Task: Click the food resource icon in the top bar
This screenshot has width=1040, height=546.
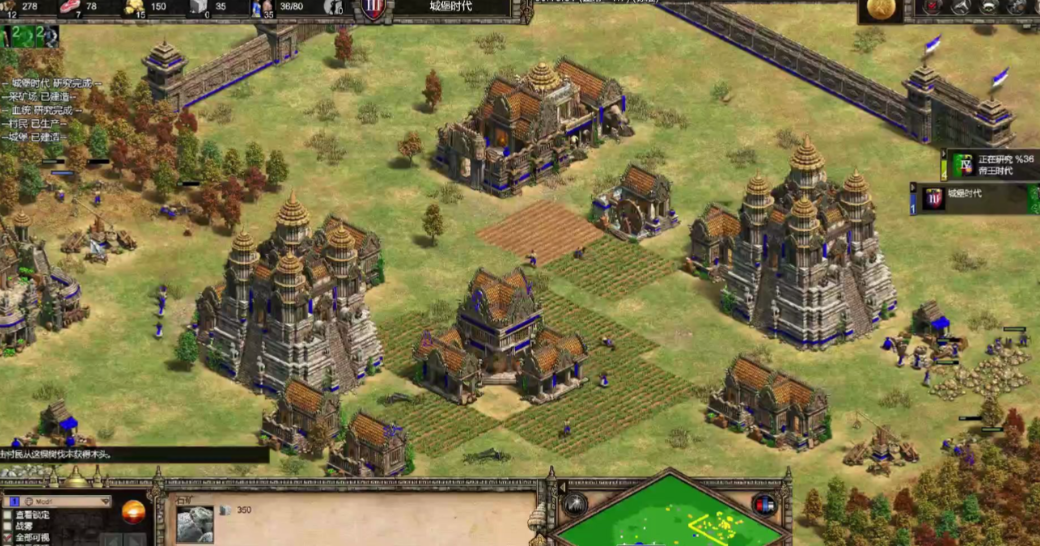Action: coord(71,7)
